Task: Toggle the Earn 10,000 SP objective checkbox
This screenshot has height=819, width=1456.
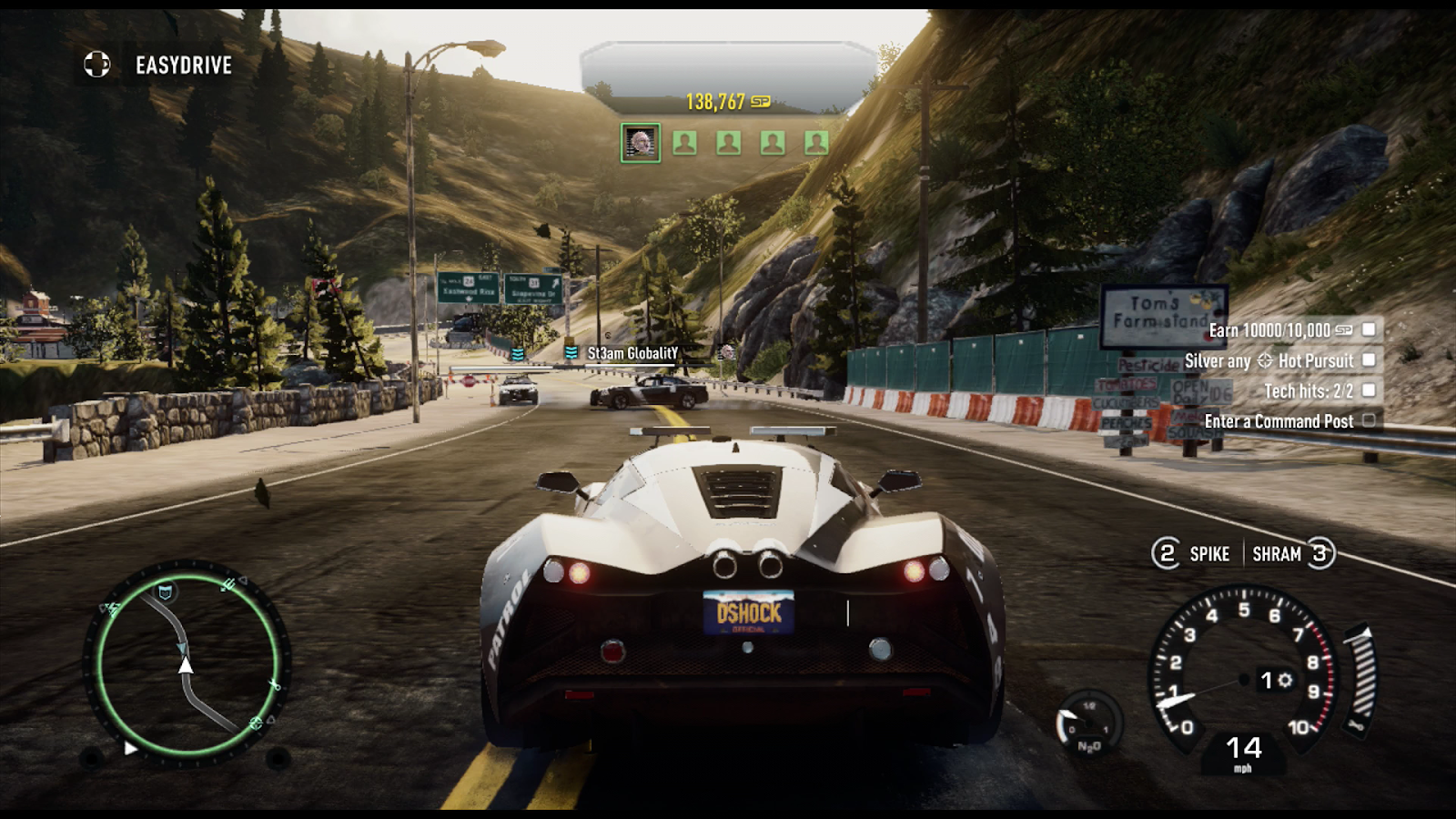Action: (x=1369, y=329)
